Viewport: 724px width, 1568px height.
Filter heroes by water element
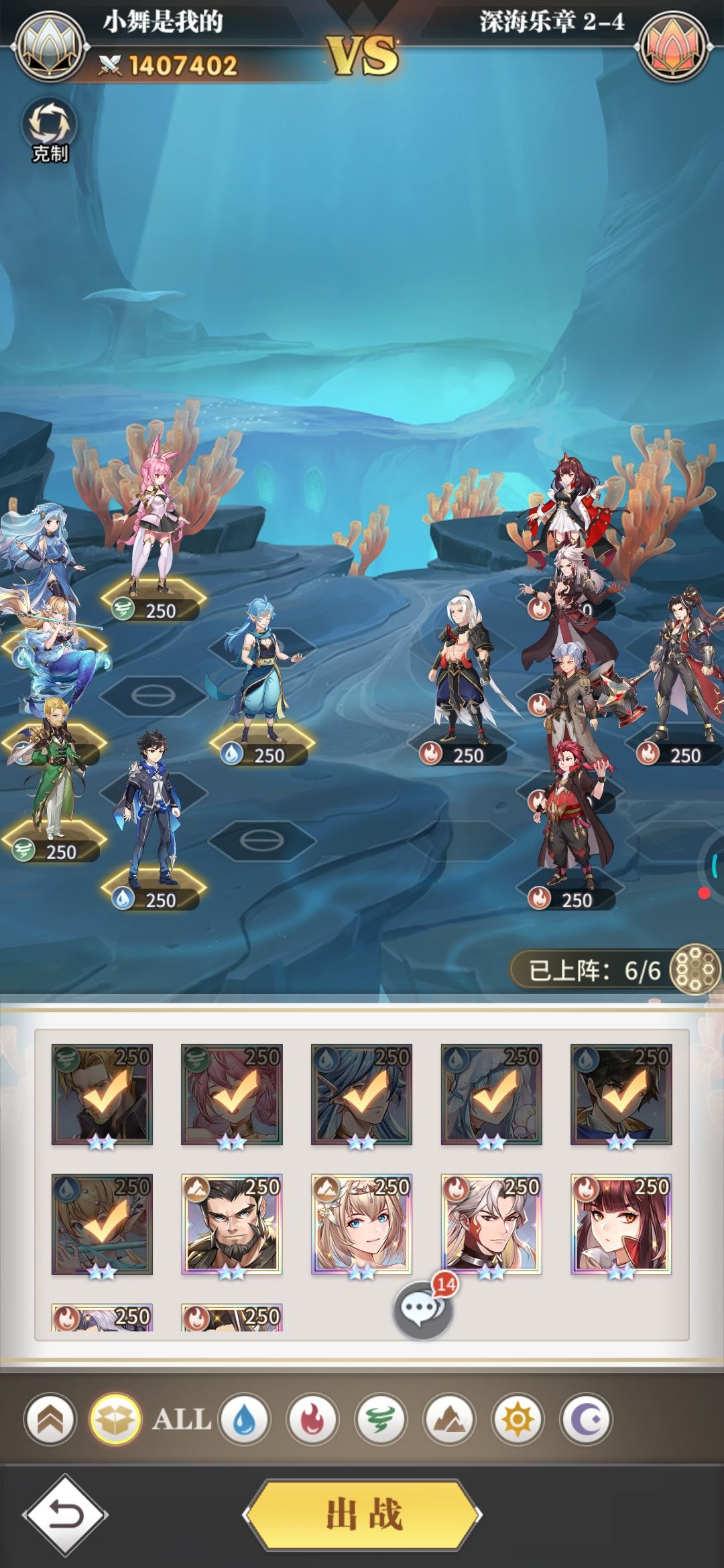click(x=245, y=1419)
